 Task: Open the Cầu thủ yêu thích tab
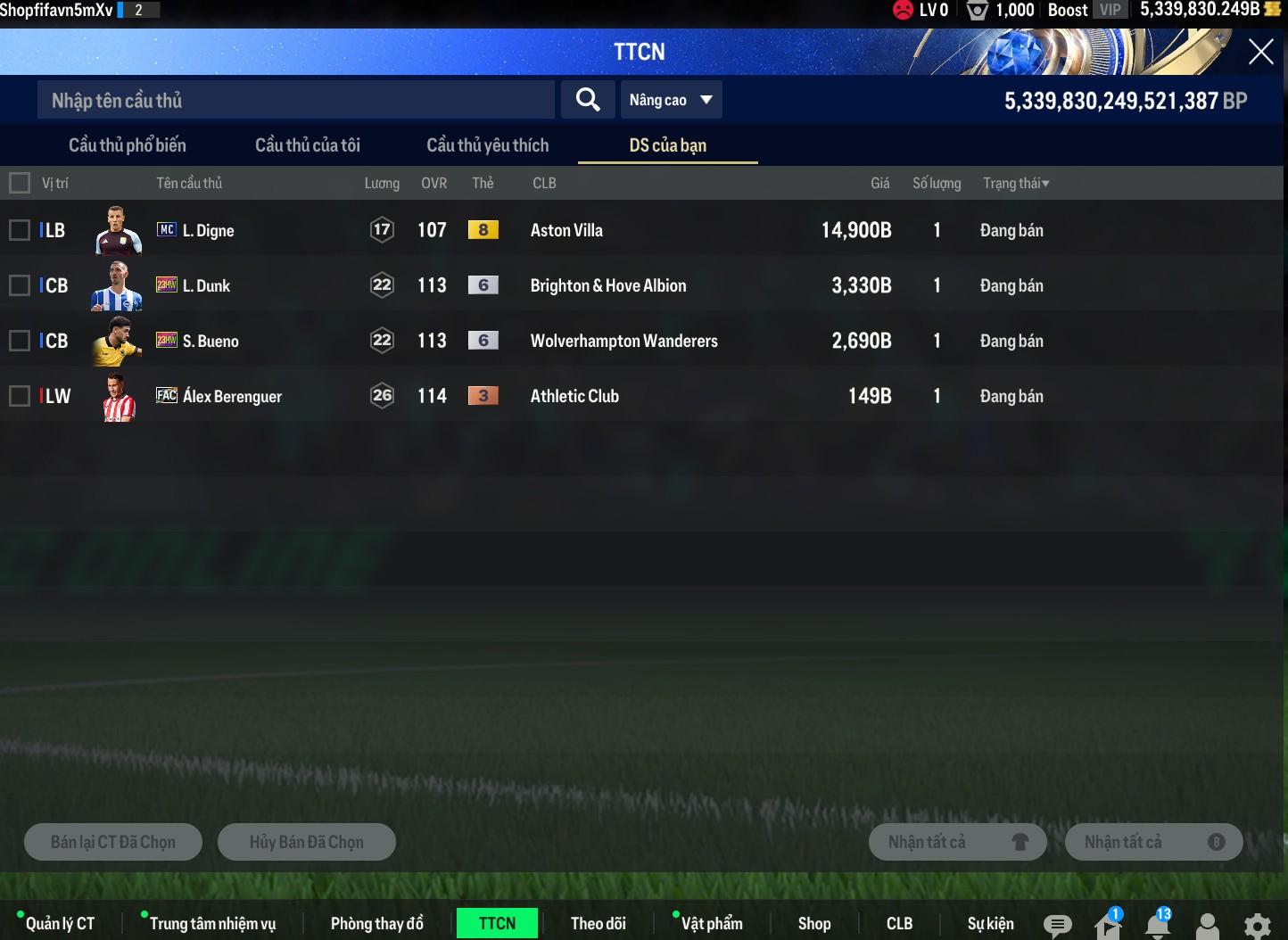(x=488, y=145)
